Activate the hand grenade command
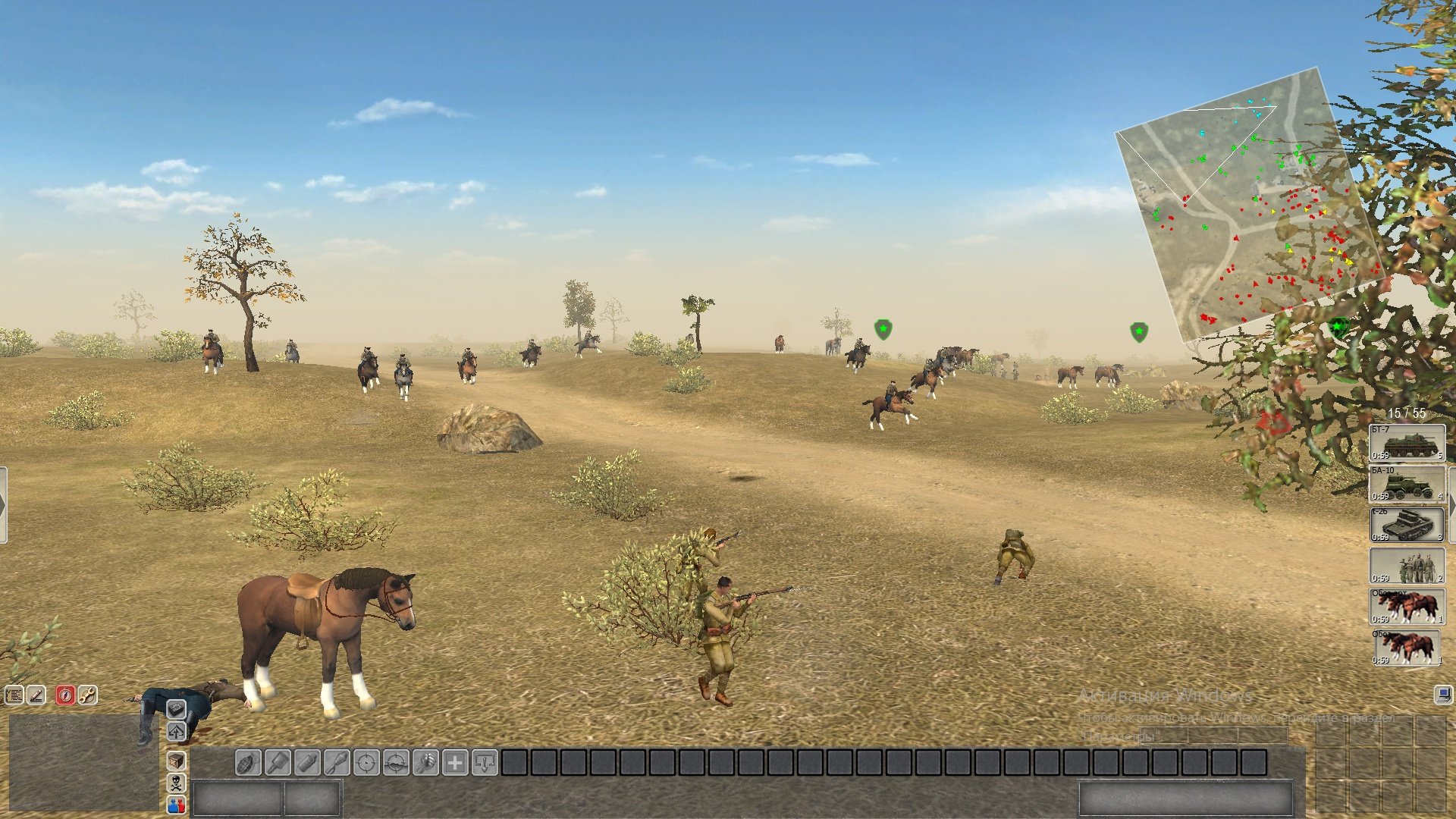This screenshot has height=819, width=1456. click(248, 762)
